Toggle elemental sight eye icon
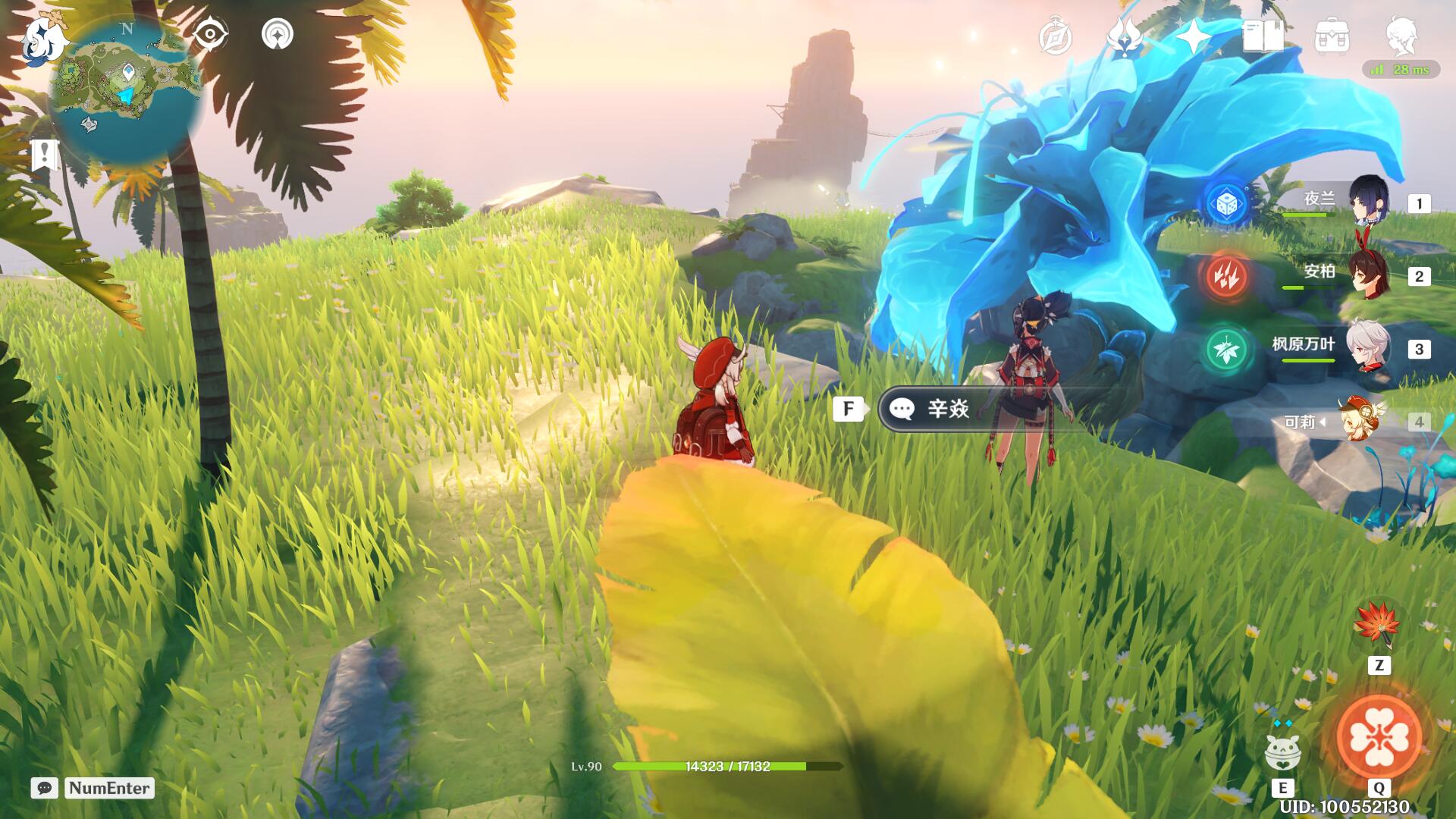The width and height of the screenshot is (1456, 819). (x=209, y=34)
